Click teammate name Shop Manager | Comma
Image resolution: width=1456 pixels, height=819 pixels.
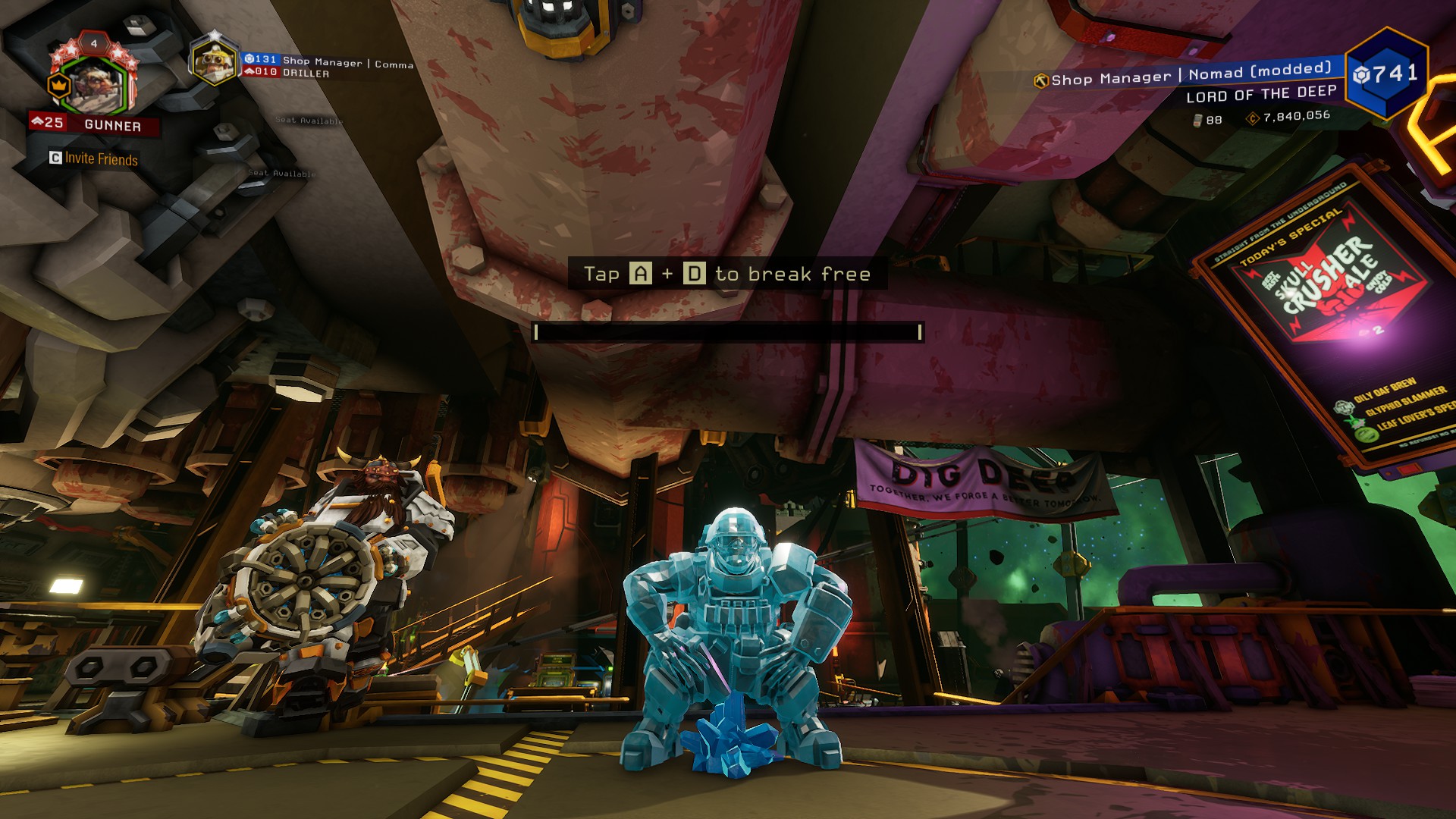tap(348, 62)
